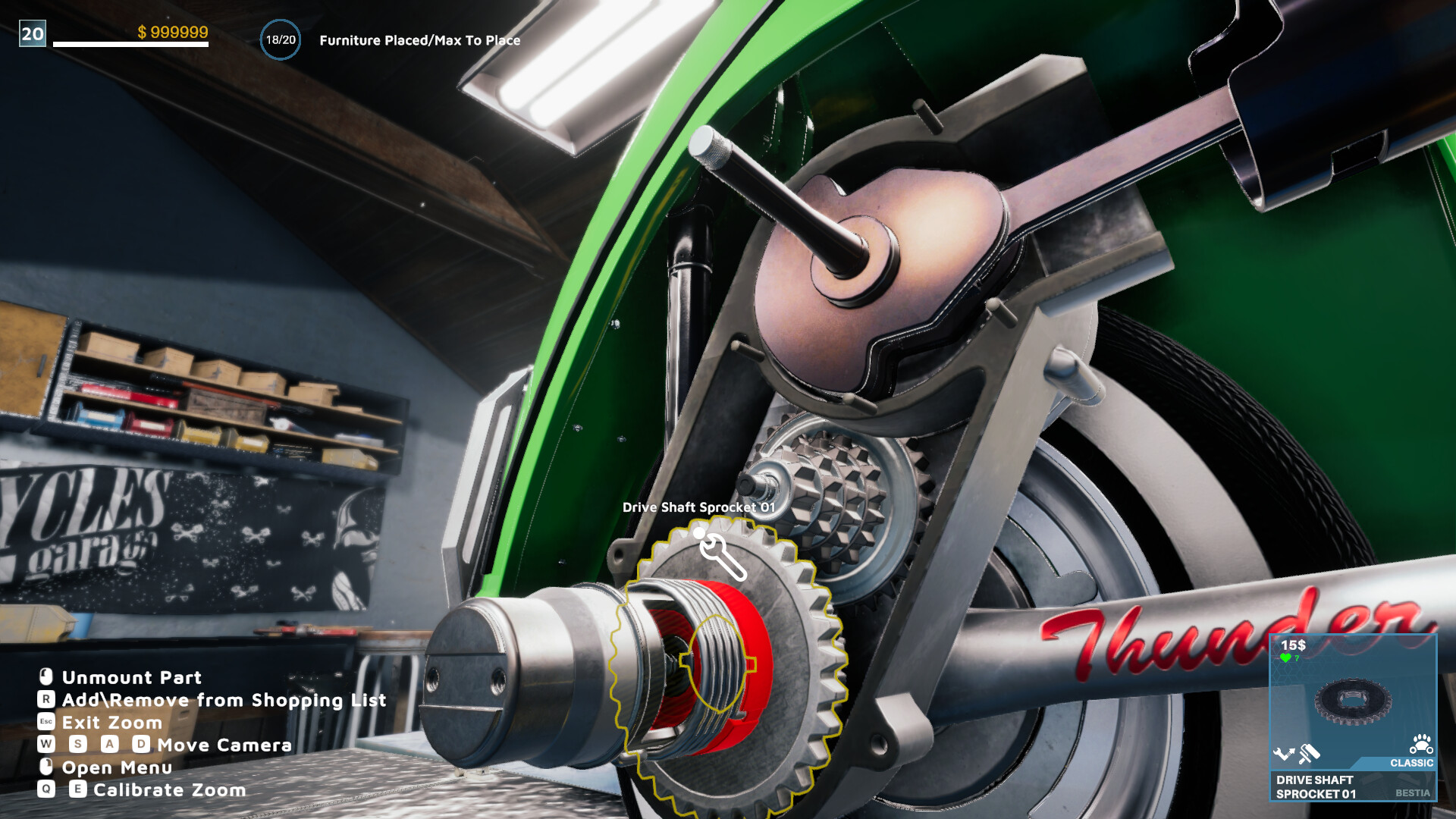Click the E key icon beside Calibrate Zoom
The width and height of the screenshot is (1456, 819).
pyautogui.click(x=78, y=788)
